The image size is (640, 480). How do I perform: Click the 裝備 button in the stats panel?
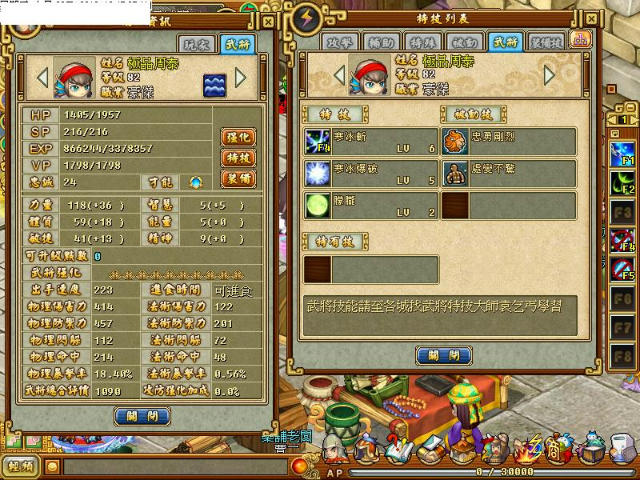click(x=238, y=179)
